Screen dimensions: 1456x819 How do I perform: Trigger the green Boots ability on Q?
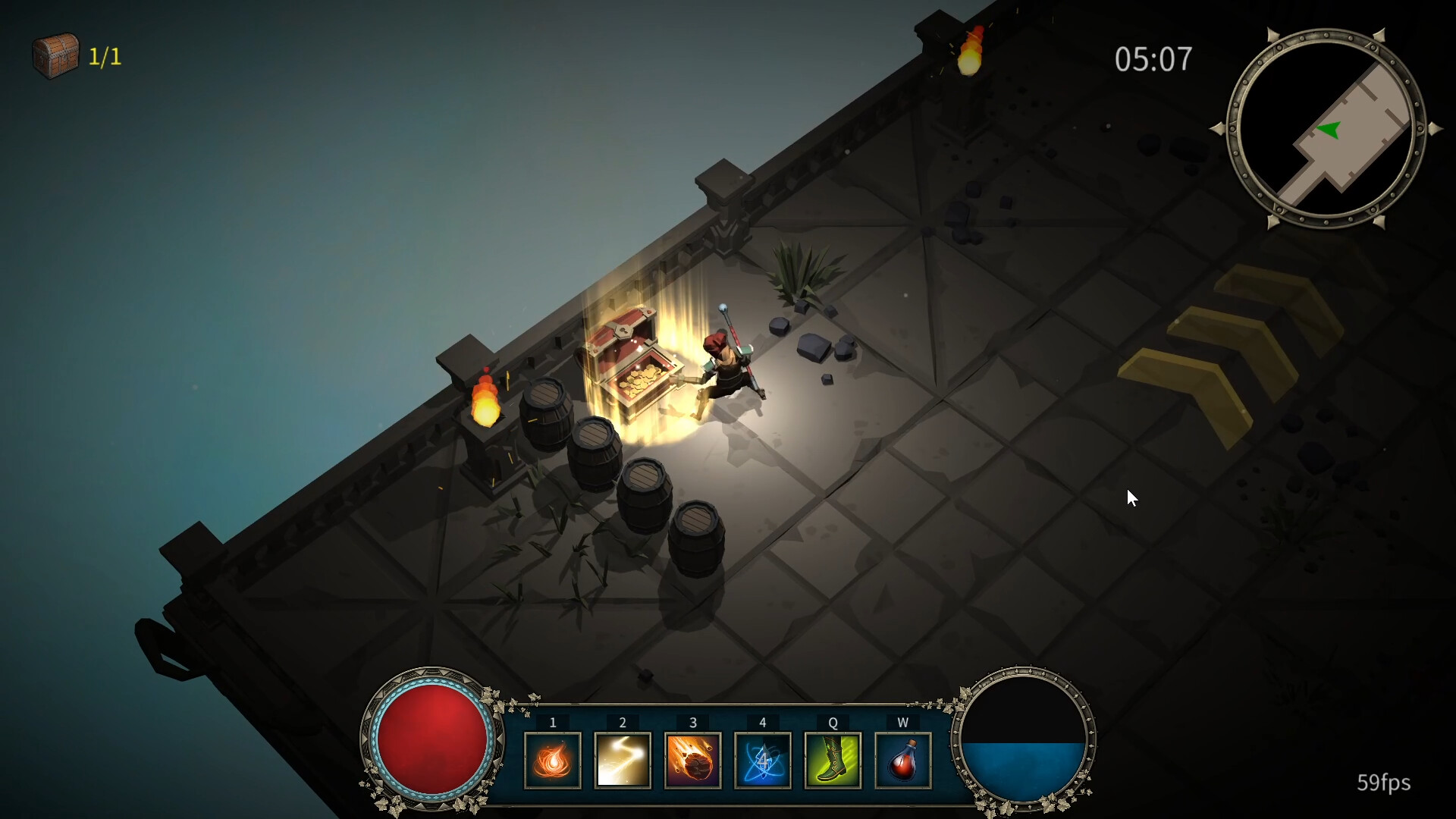pos(833,761)
